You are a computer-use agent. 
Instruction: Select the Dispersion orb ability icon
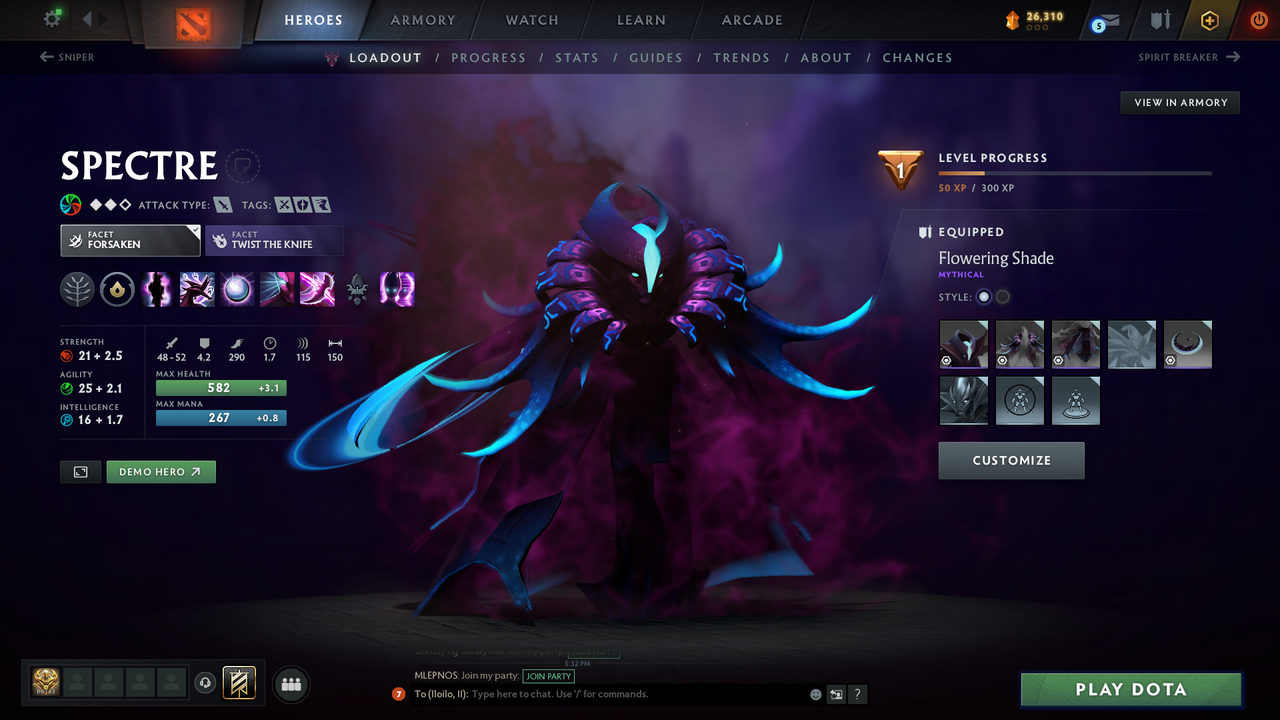tap(236, 289)
